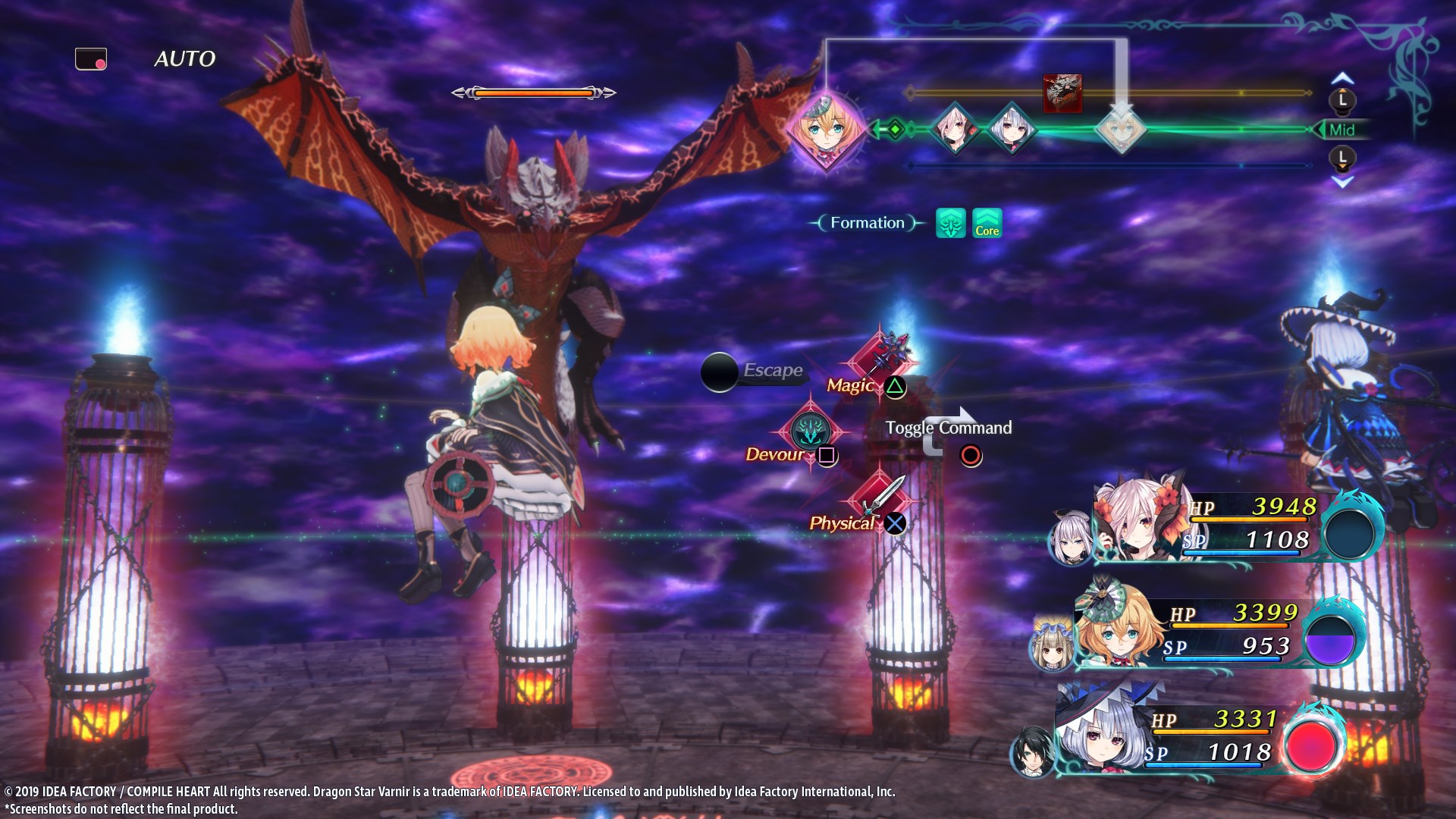Open the Formation panel

point(867,223)
